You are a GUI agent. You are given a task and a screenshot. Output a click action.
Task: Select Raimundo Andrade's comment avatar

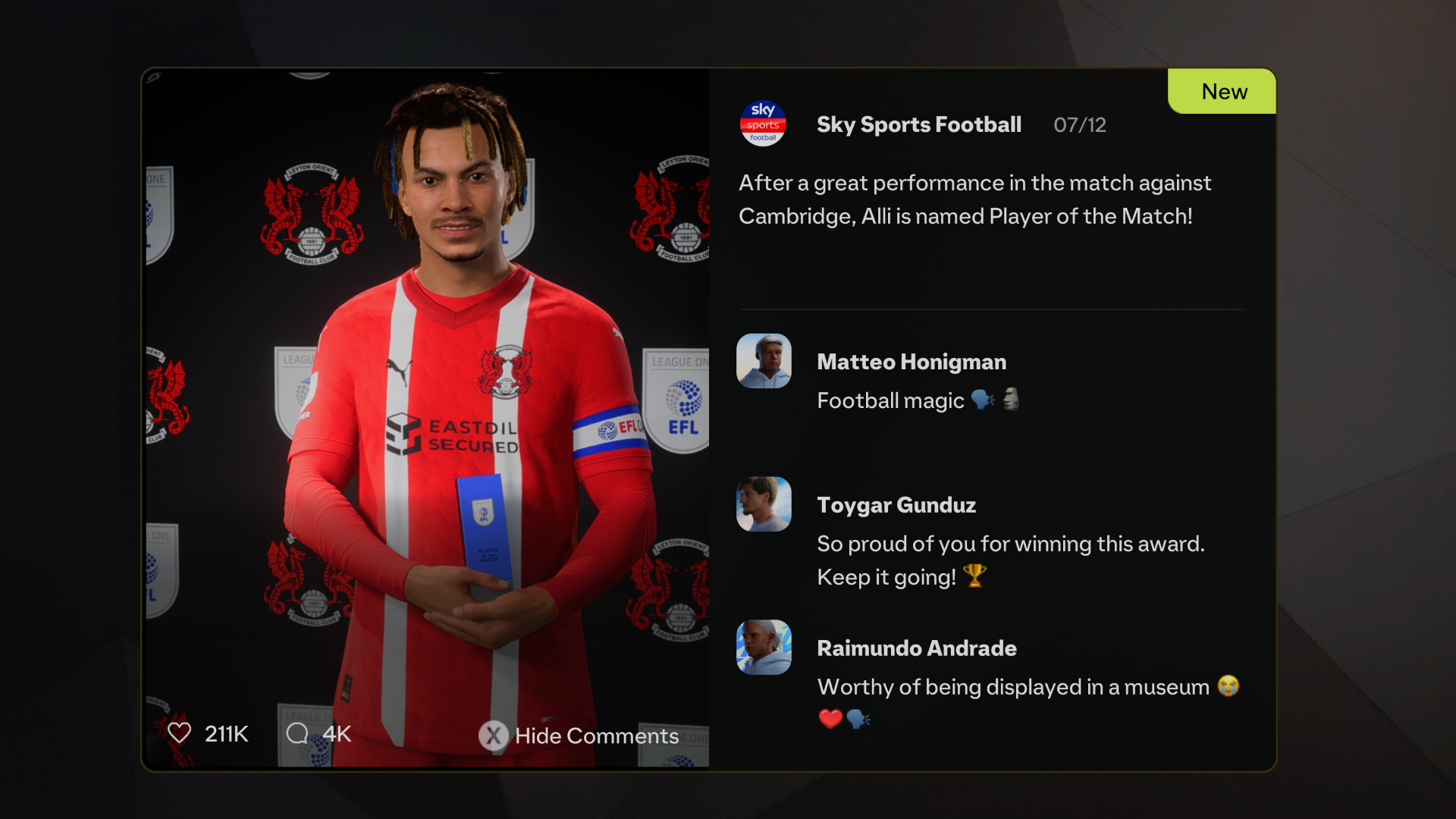point(764,648)
